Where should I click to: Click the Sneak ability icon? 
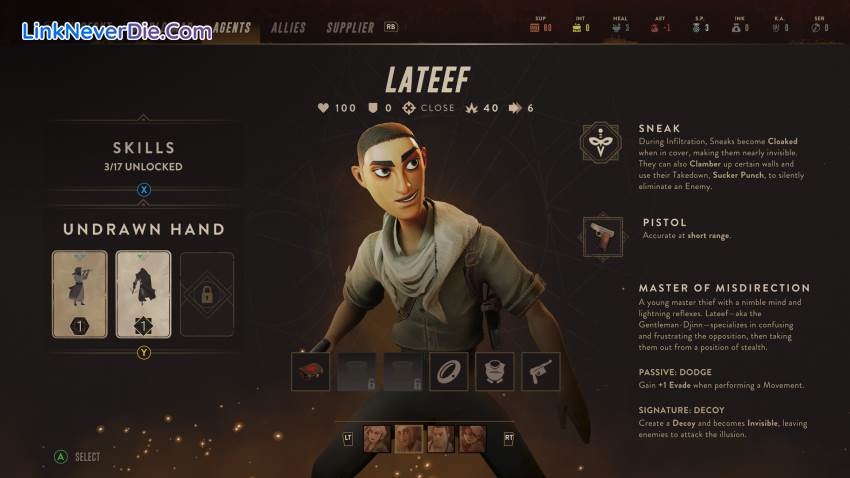601,143
